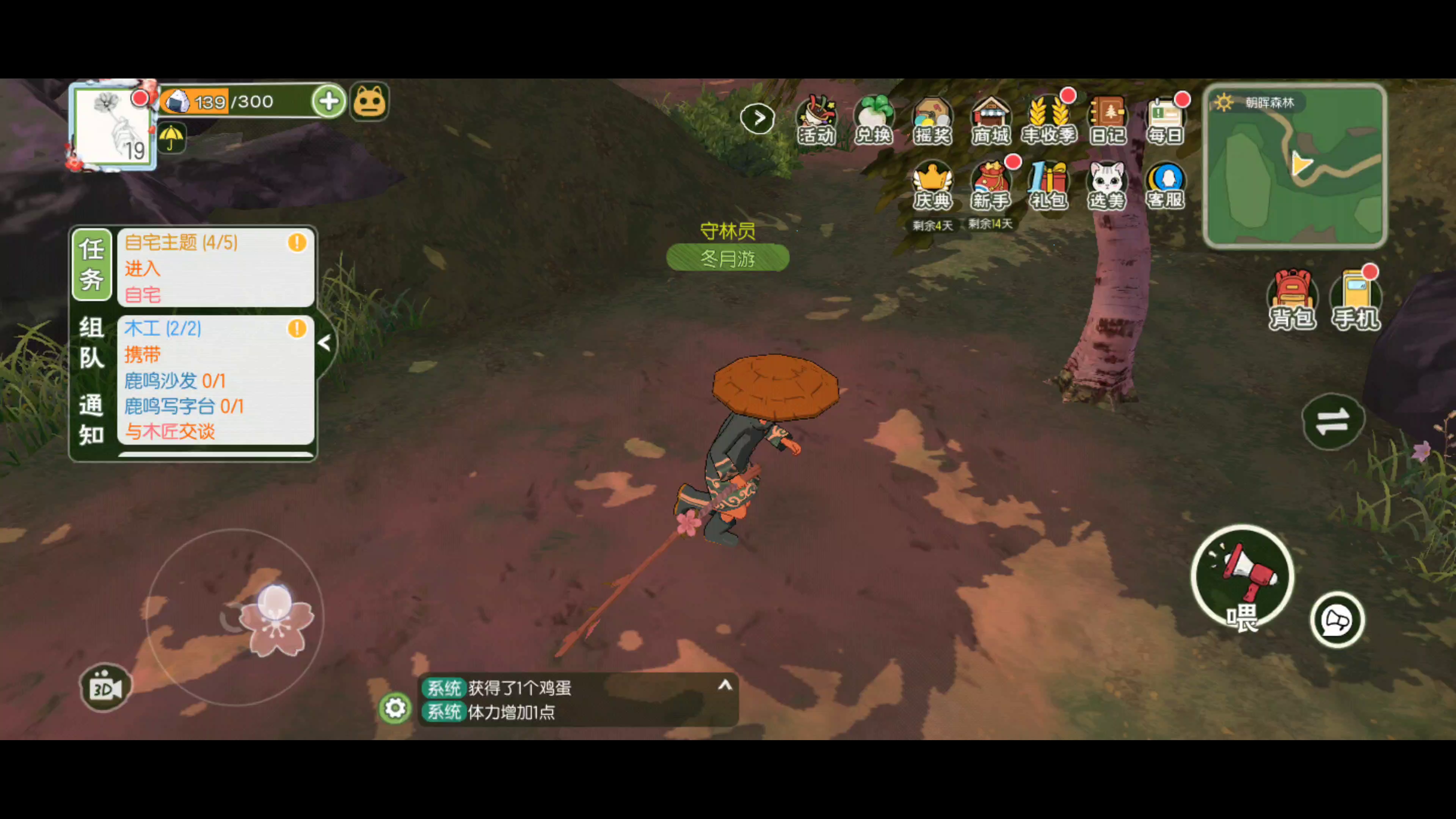This screenshot has height=819, width=1456.
Task: Open the 手机 phone menu
Action: (1356, 300)
